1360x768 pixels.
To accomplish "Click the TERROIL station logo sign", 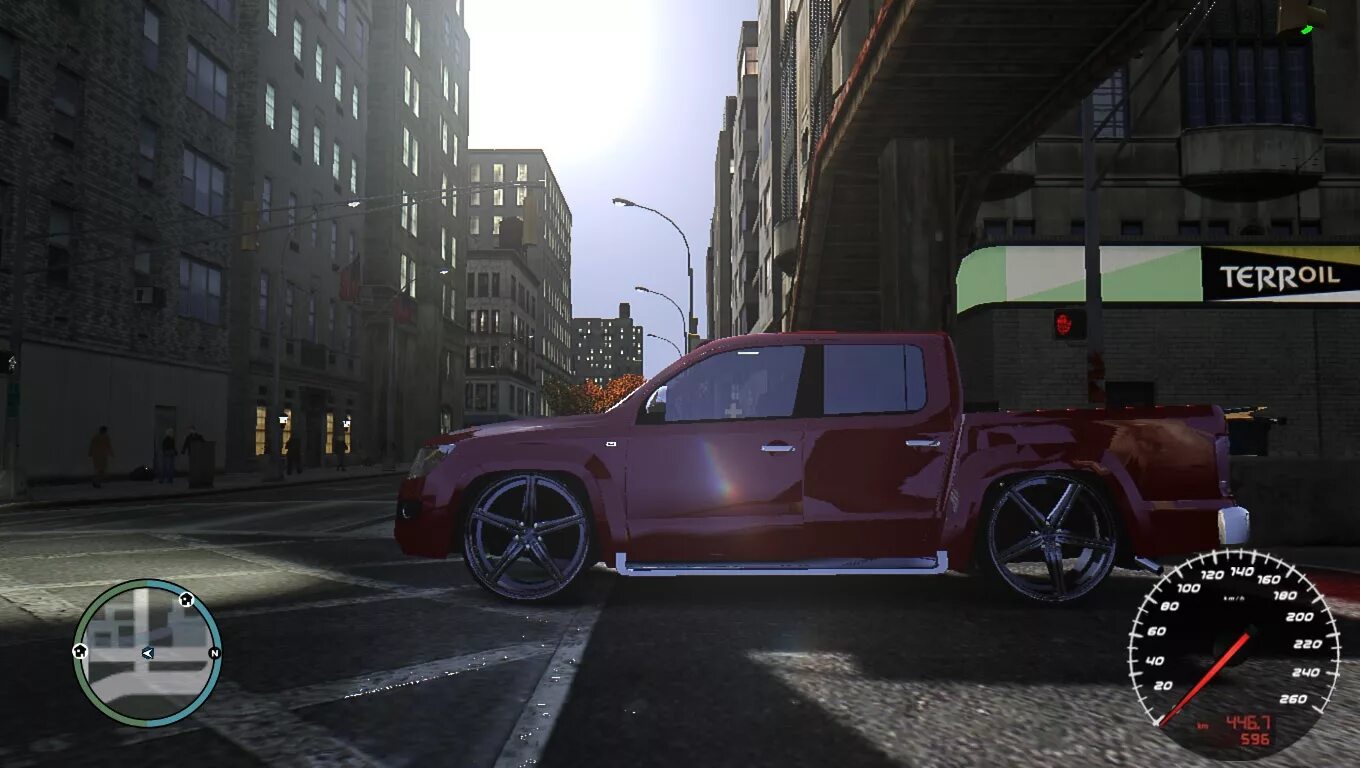I will coord(1281,276).
